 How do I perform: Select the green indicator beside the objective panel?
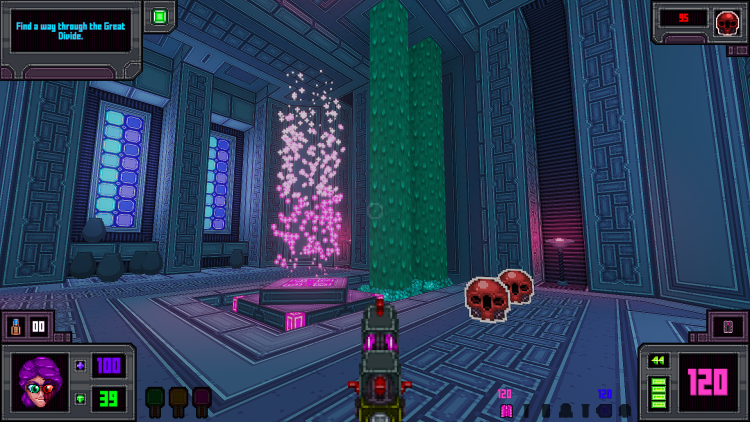pyautogui.click(x=159, y=16)
